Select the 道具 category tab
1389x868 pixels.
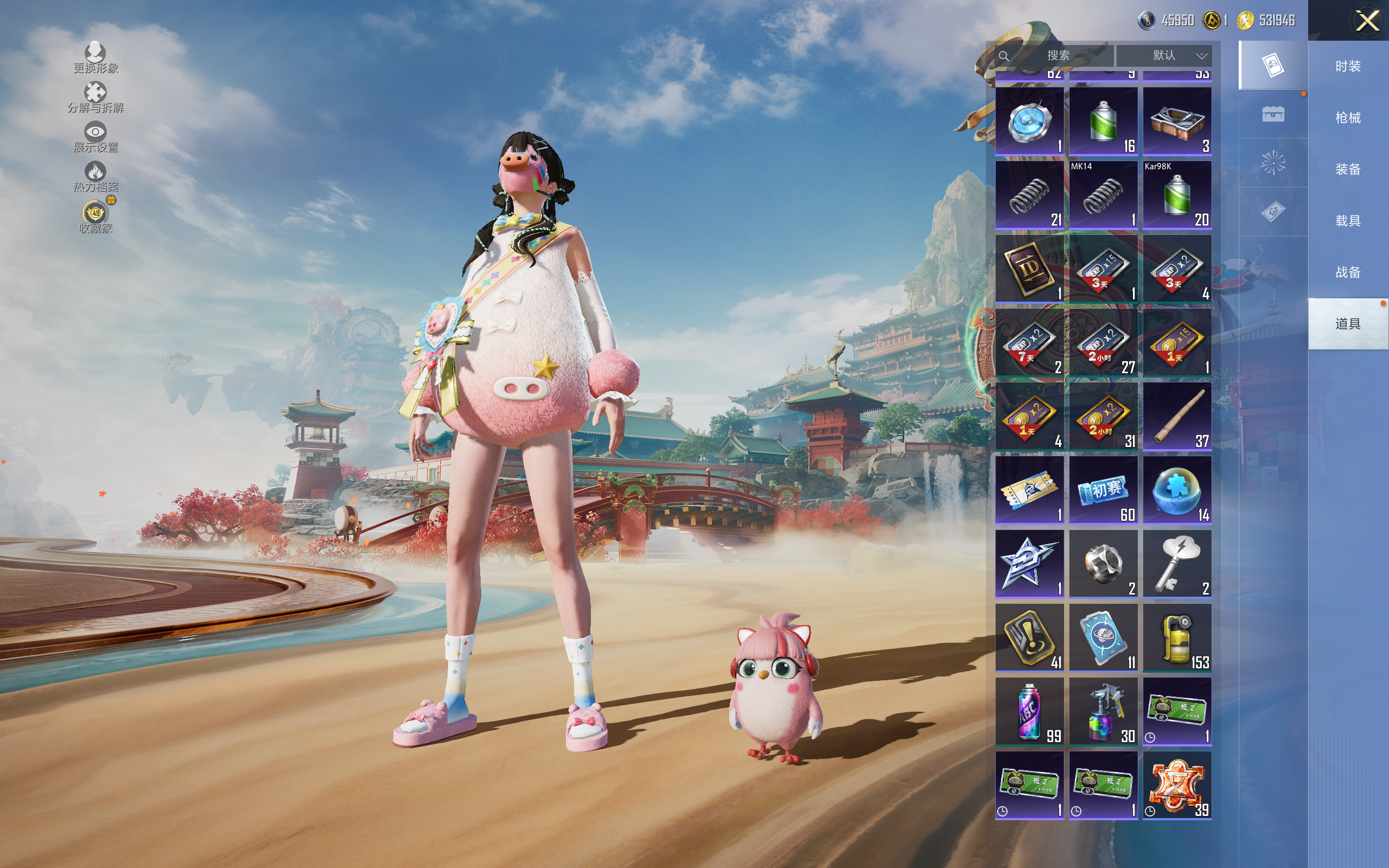1347,324
